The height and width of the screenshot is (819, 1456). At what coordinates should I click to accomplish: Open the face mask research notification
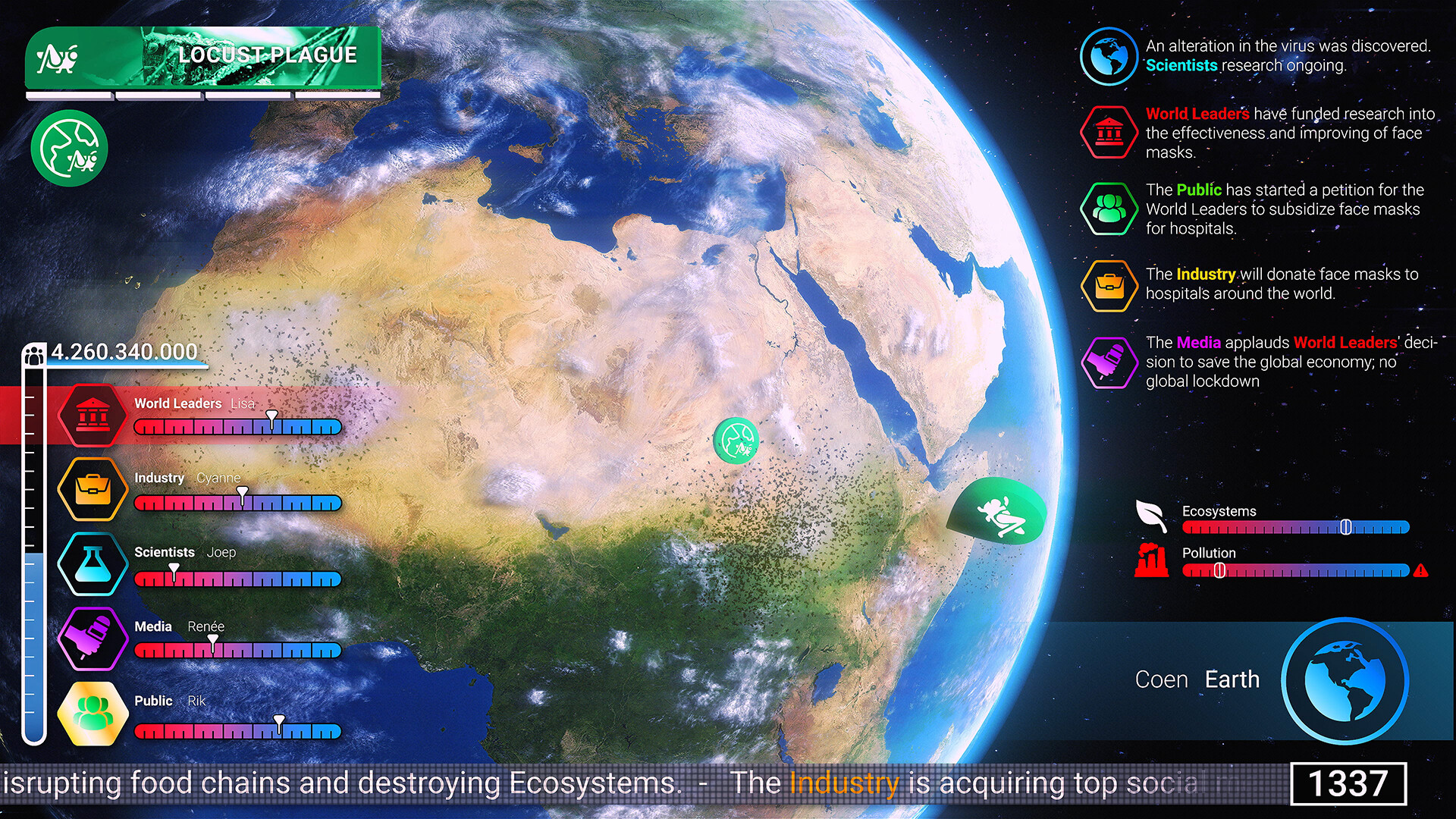pyautogui.click(x=1109, y=132)
